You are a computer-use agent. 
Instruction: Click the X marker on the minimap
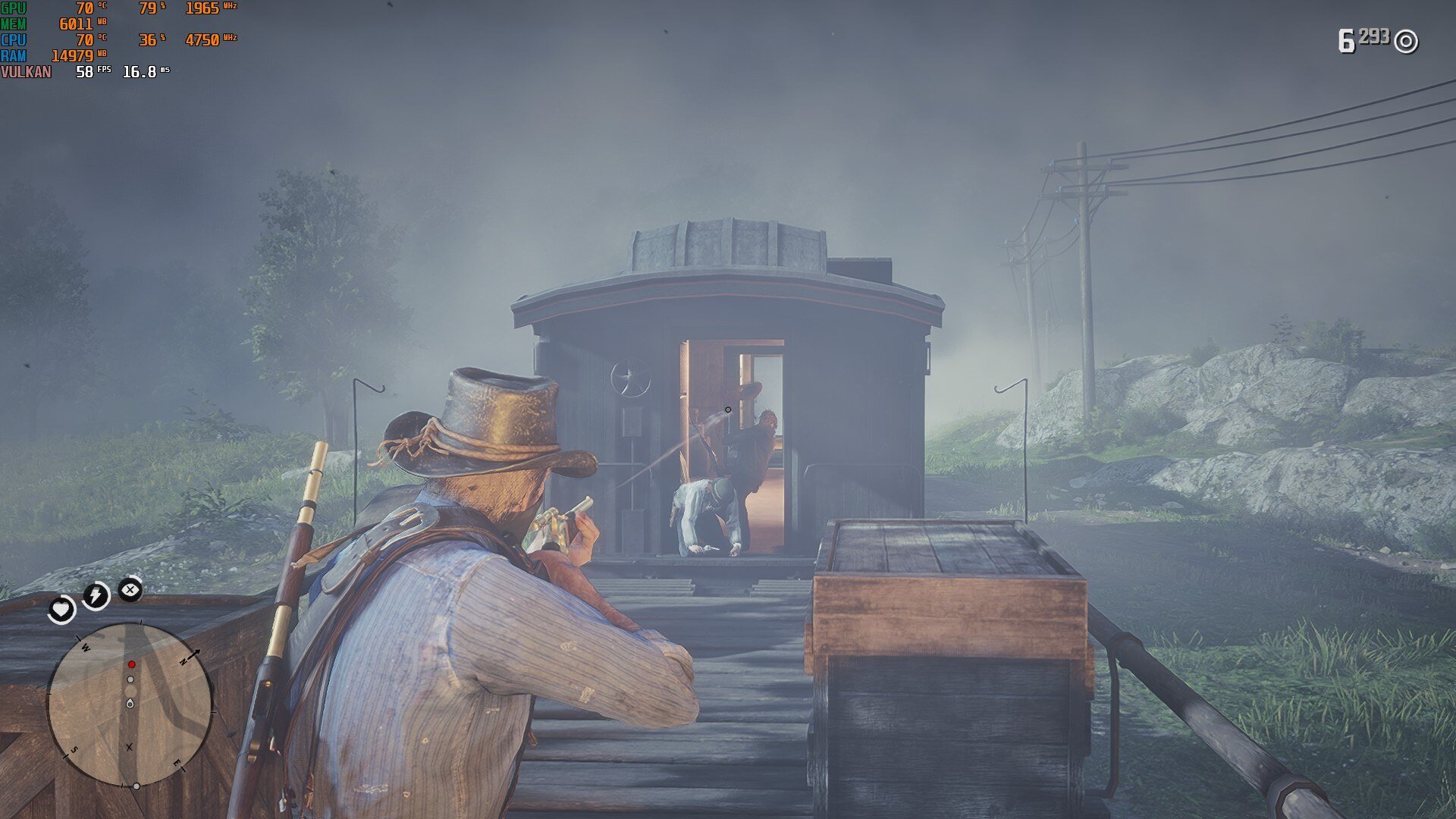pos(129,748)
